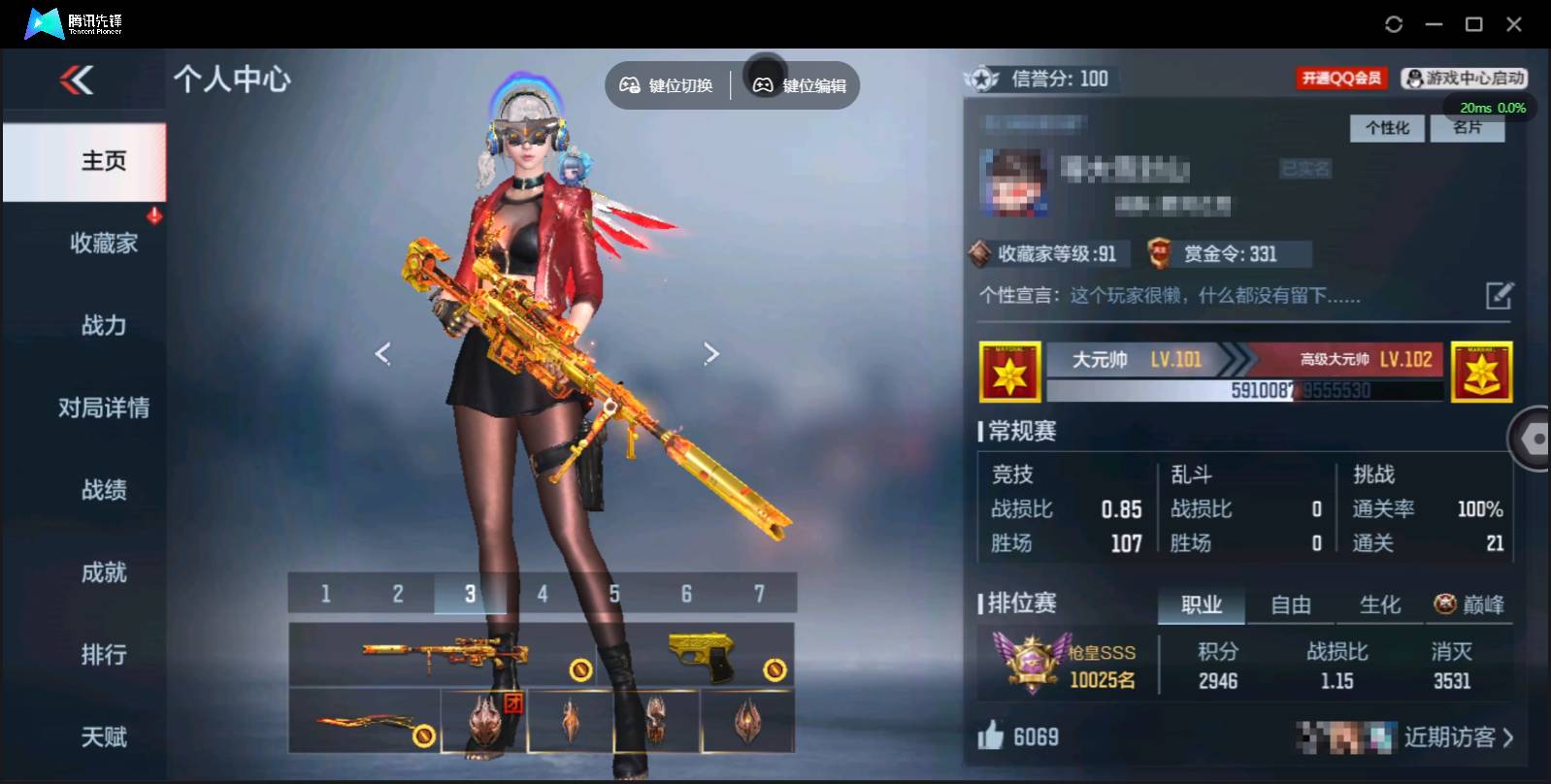This screenshot has height=784, width=1551.
Task: Launch 游戏中心启动 game center
Action: (1466, 78)
